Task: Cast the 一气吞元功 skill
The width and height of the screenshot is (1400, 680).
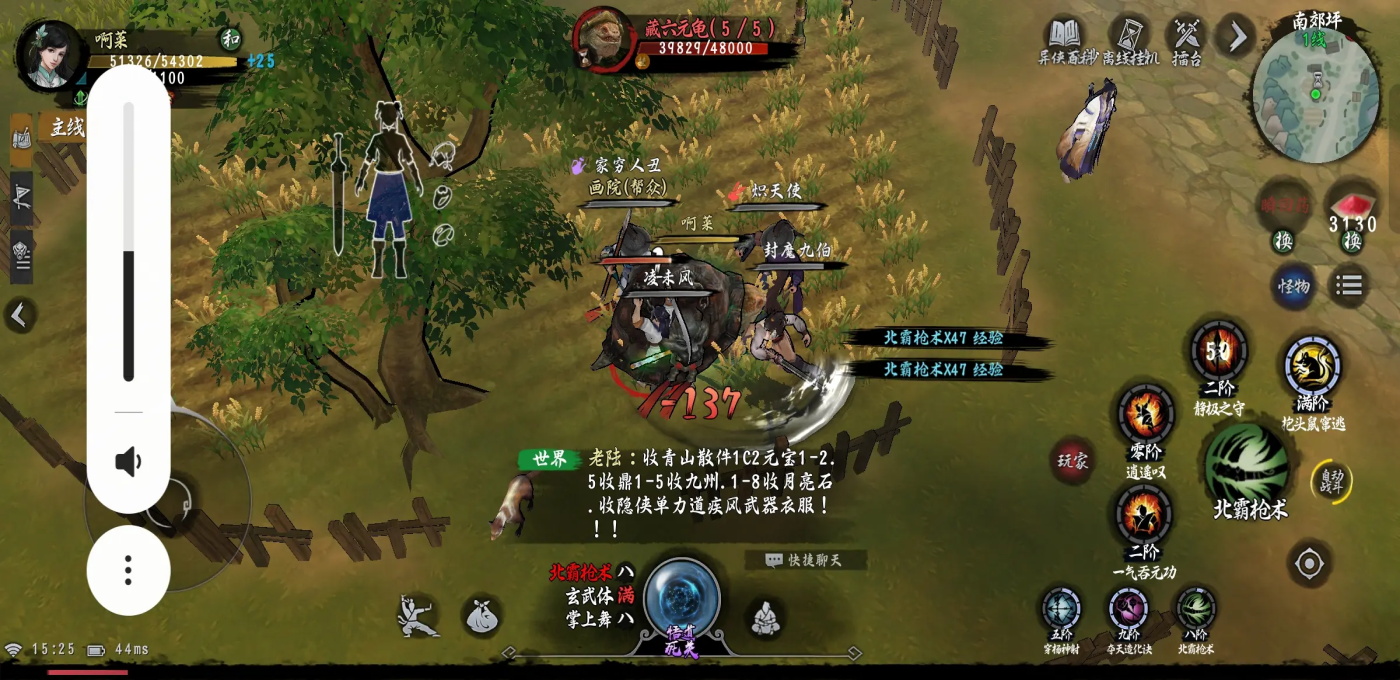Action: point(1144,517)
